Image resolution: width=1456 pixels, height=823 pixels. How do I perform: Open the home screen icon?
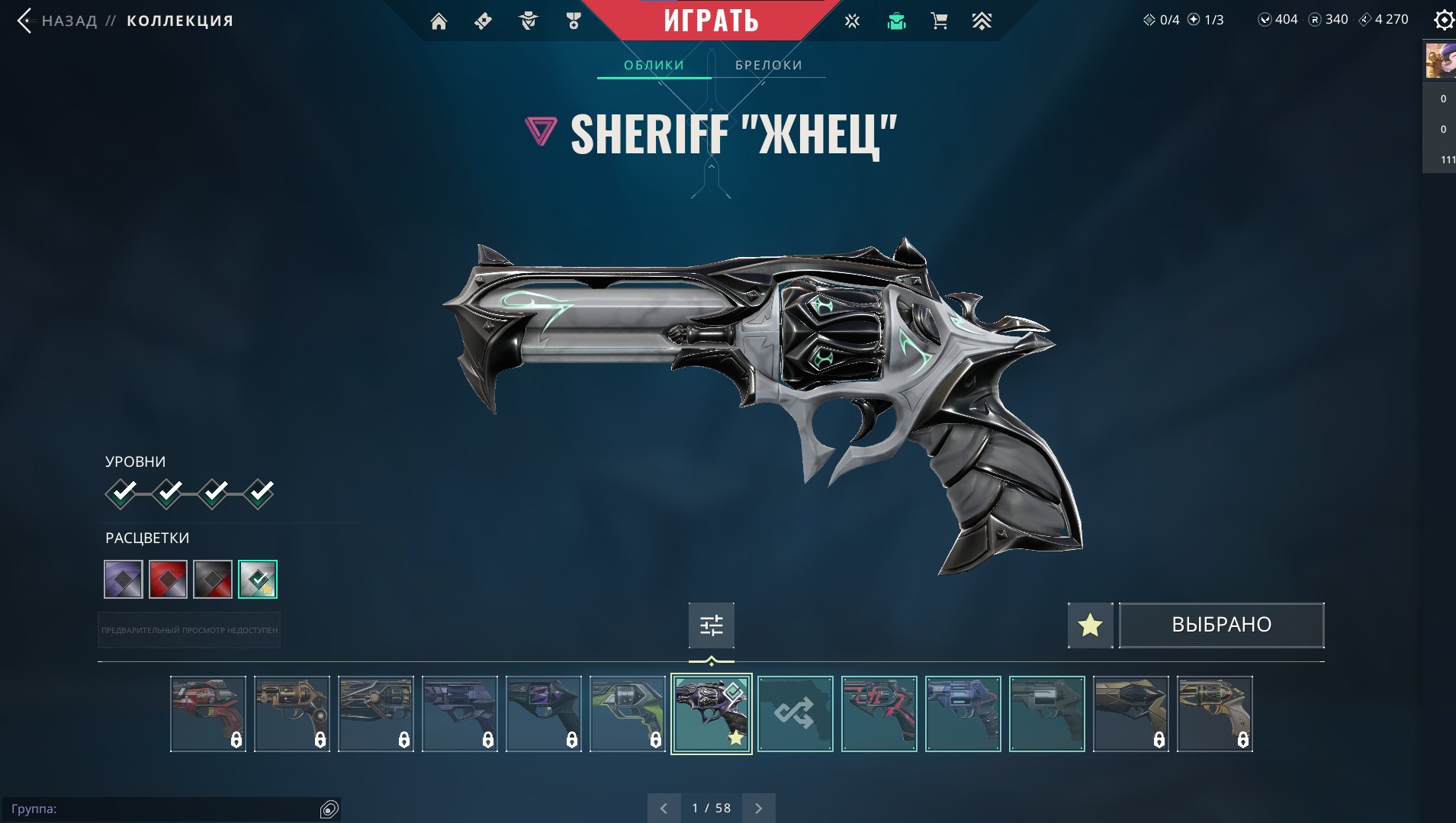(x=439, y=21)
